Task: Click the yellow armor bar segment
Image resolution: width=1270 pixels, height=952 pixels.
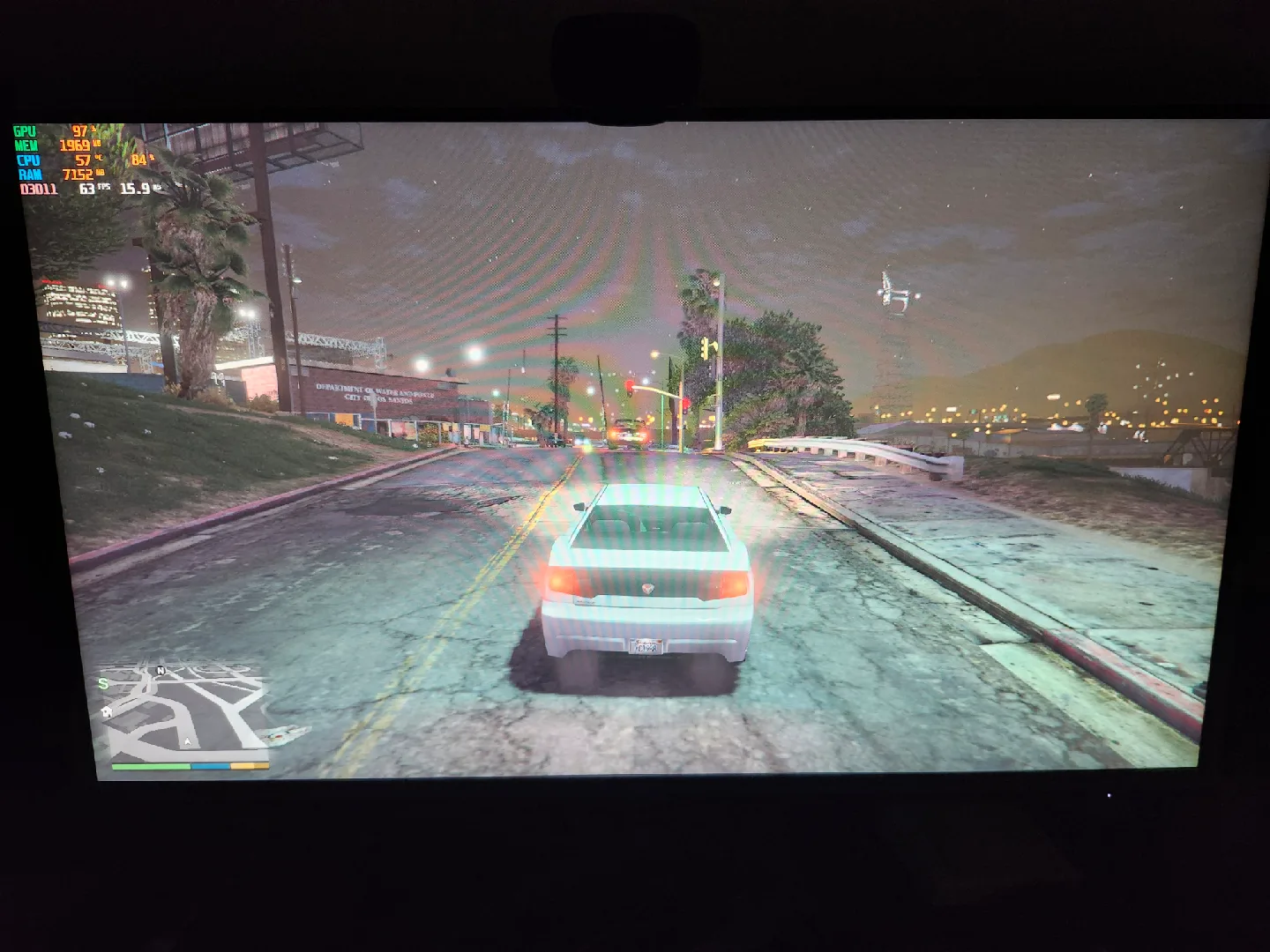Action: pyautogui.click(x=250, y=766)
